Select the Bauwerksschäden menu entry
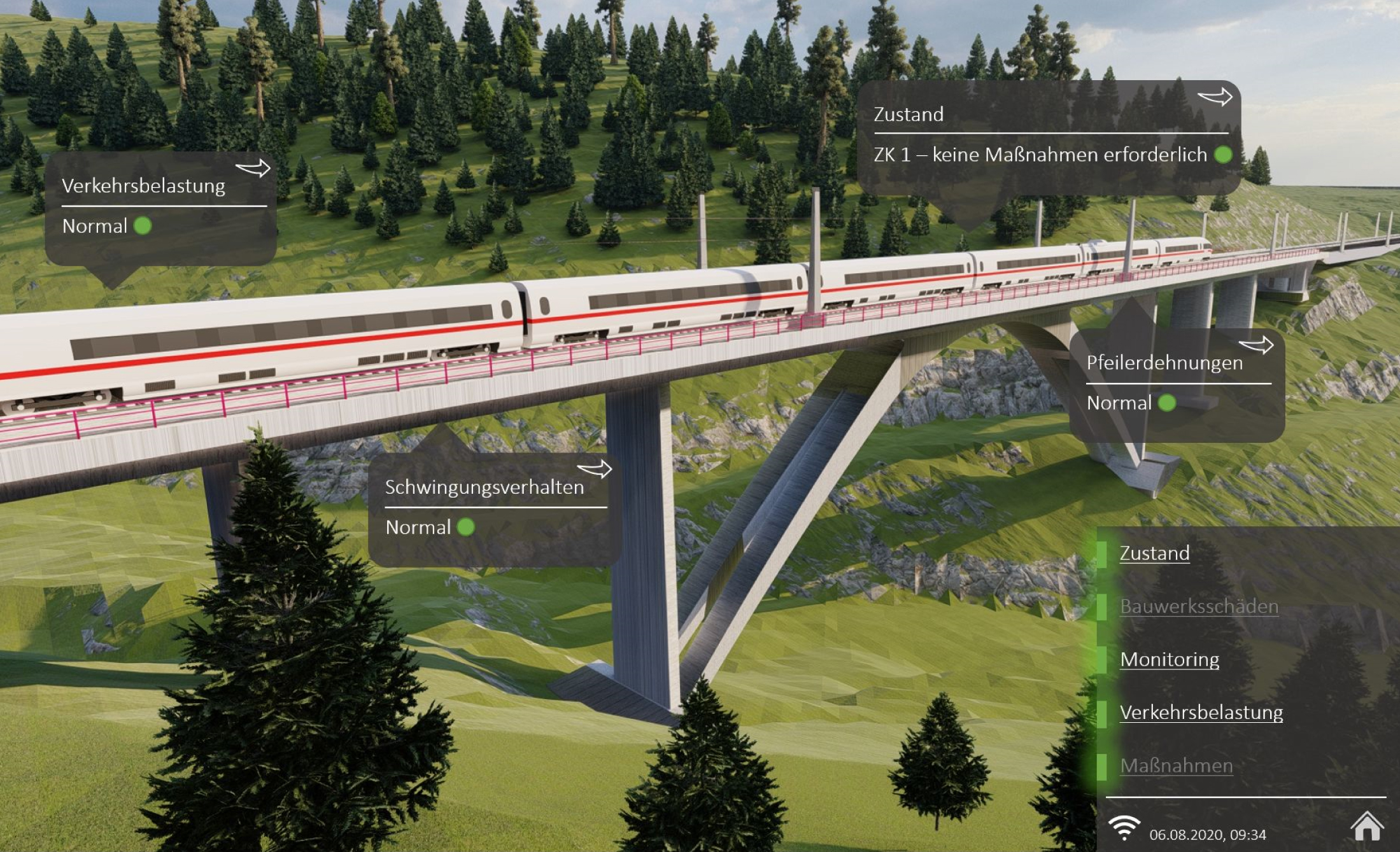This screenshot has height=852, width=1400. pyautogui.click(x=1198, y=606)
